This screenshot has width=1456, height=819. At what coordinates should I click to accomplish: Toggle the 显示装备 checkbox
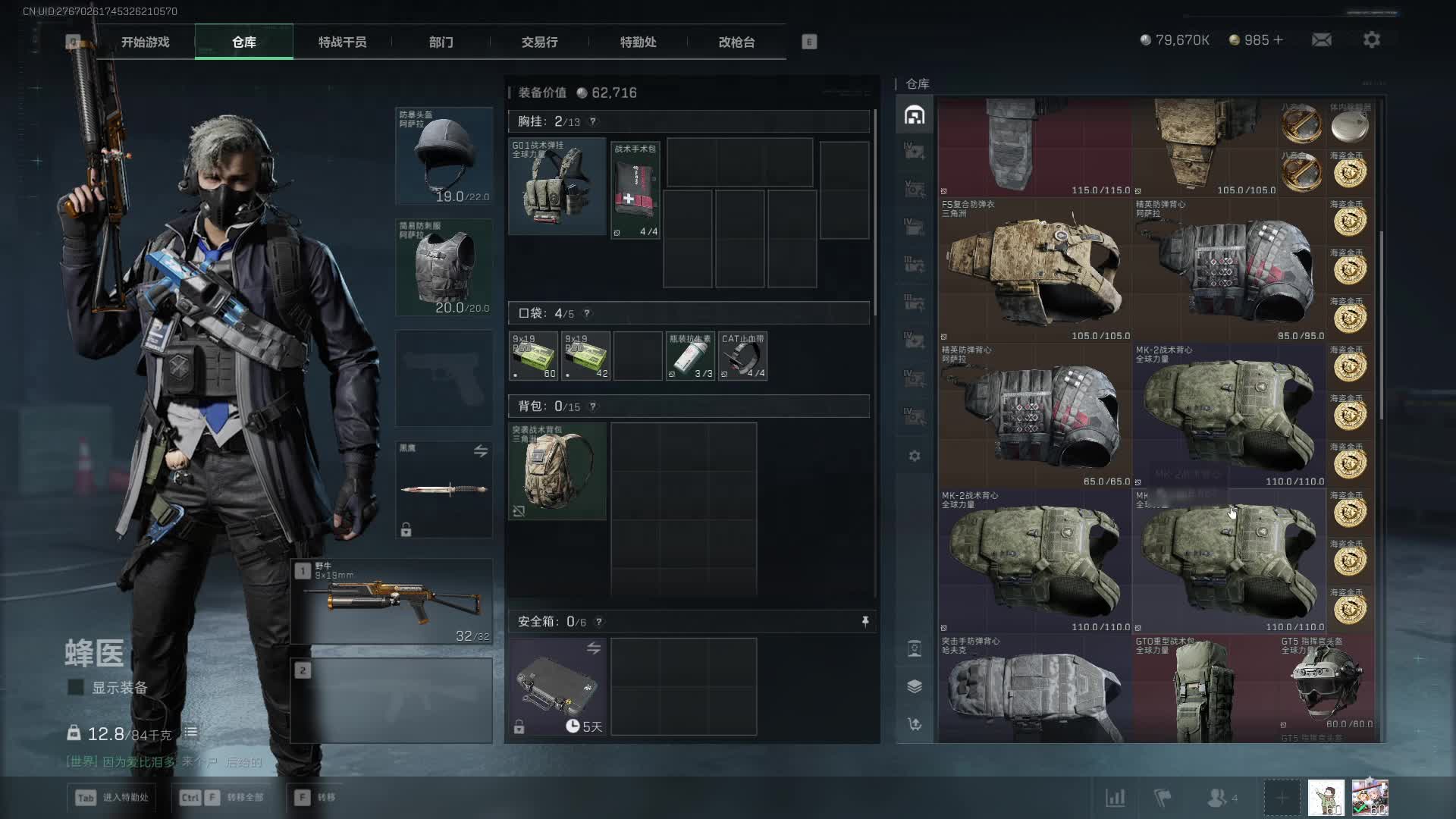pos(76,688)
